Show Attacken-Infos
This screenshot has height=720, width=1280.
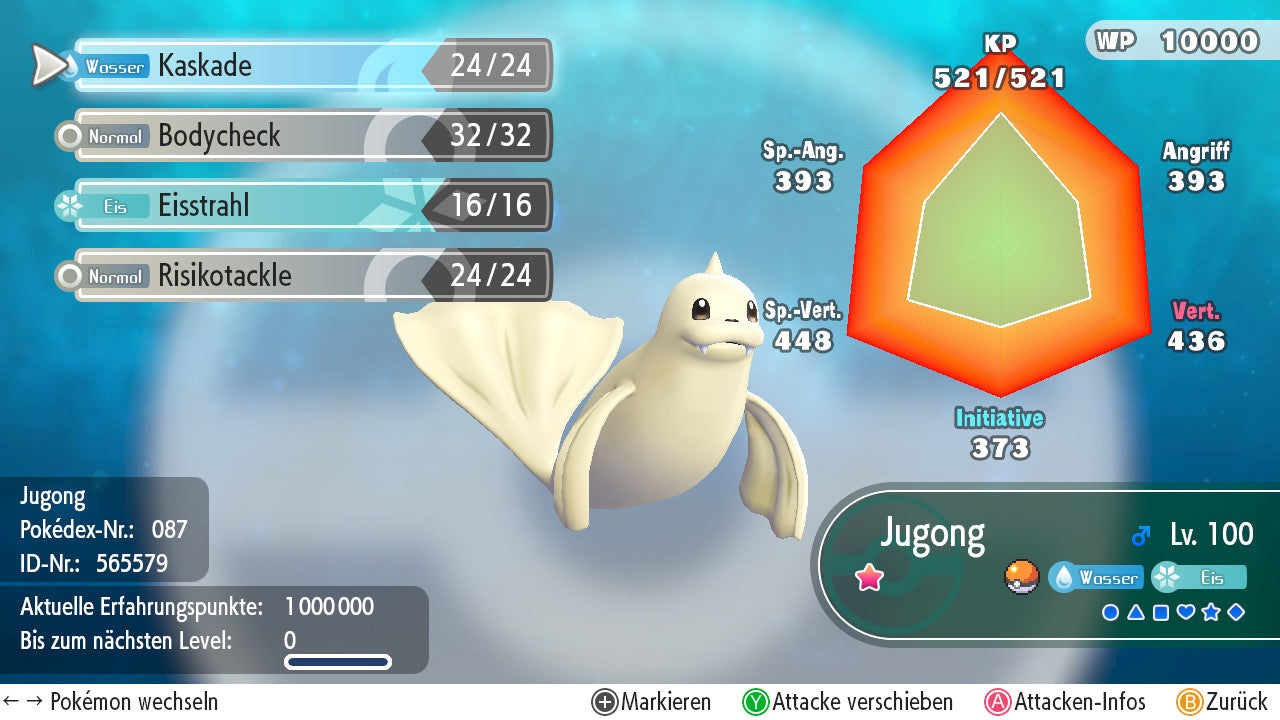1066,702
